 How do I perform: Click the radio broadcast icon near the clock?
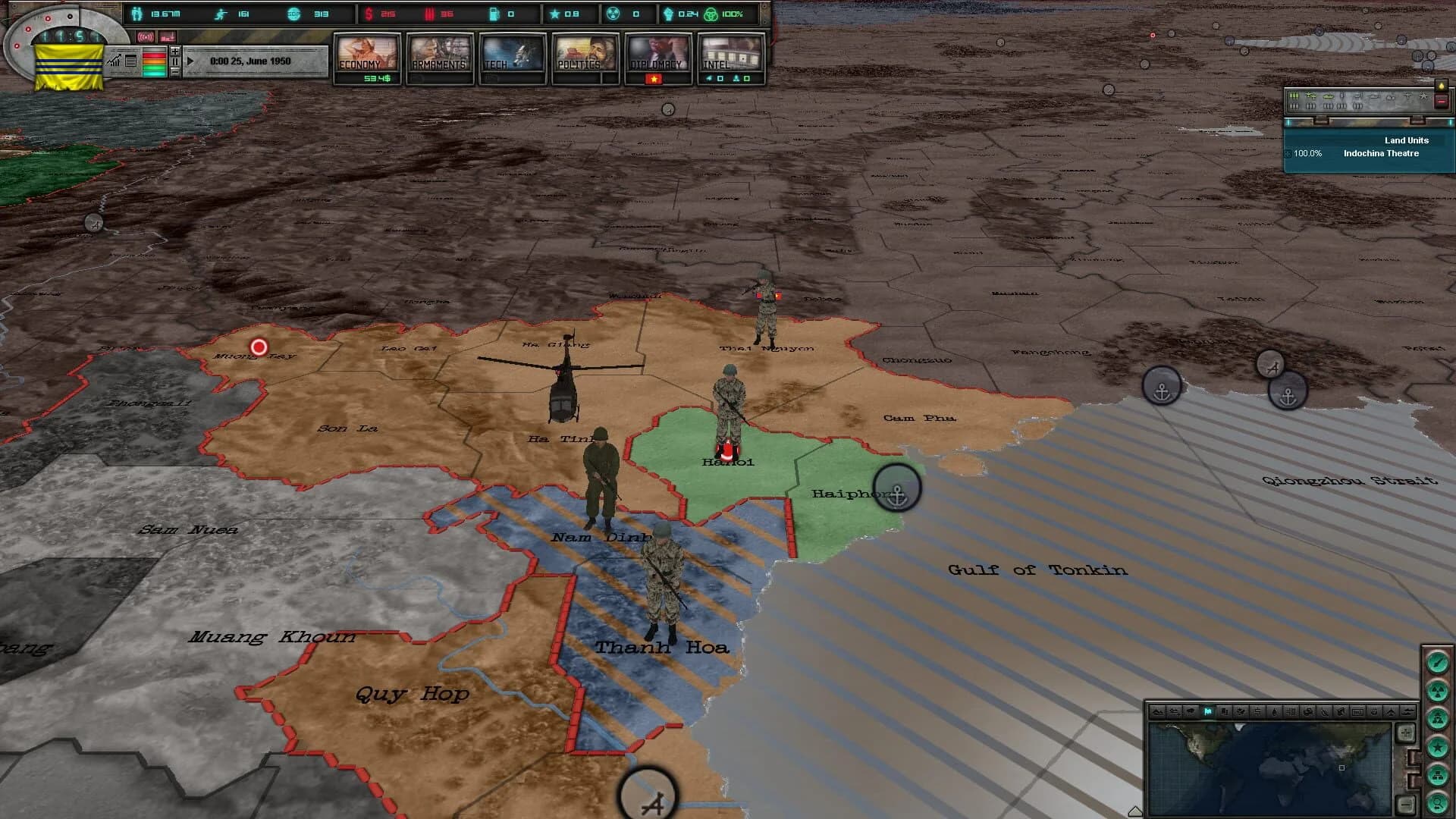point(144,36)
